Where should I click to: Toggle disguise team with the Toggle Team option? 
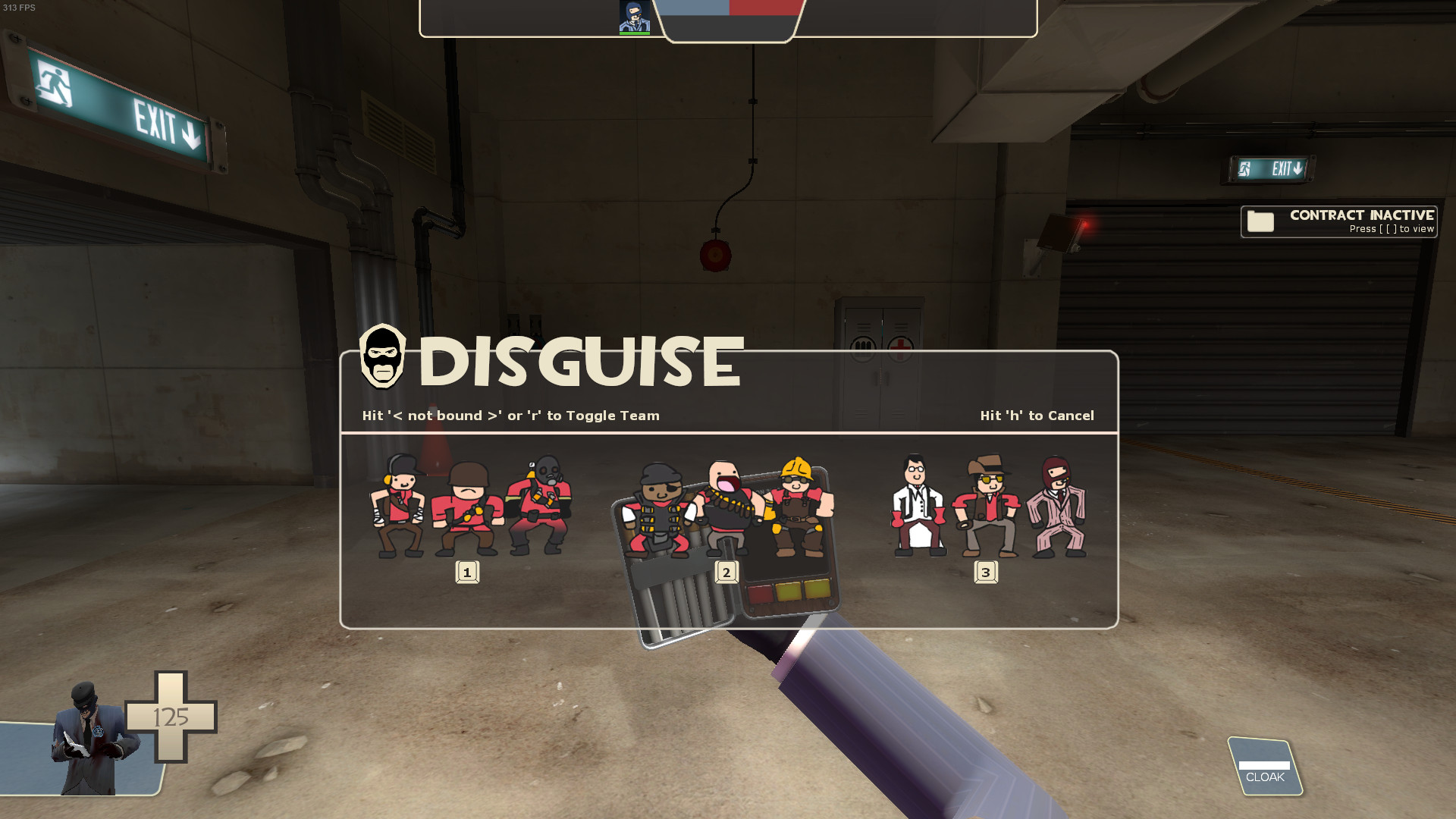510,416
